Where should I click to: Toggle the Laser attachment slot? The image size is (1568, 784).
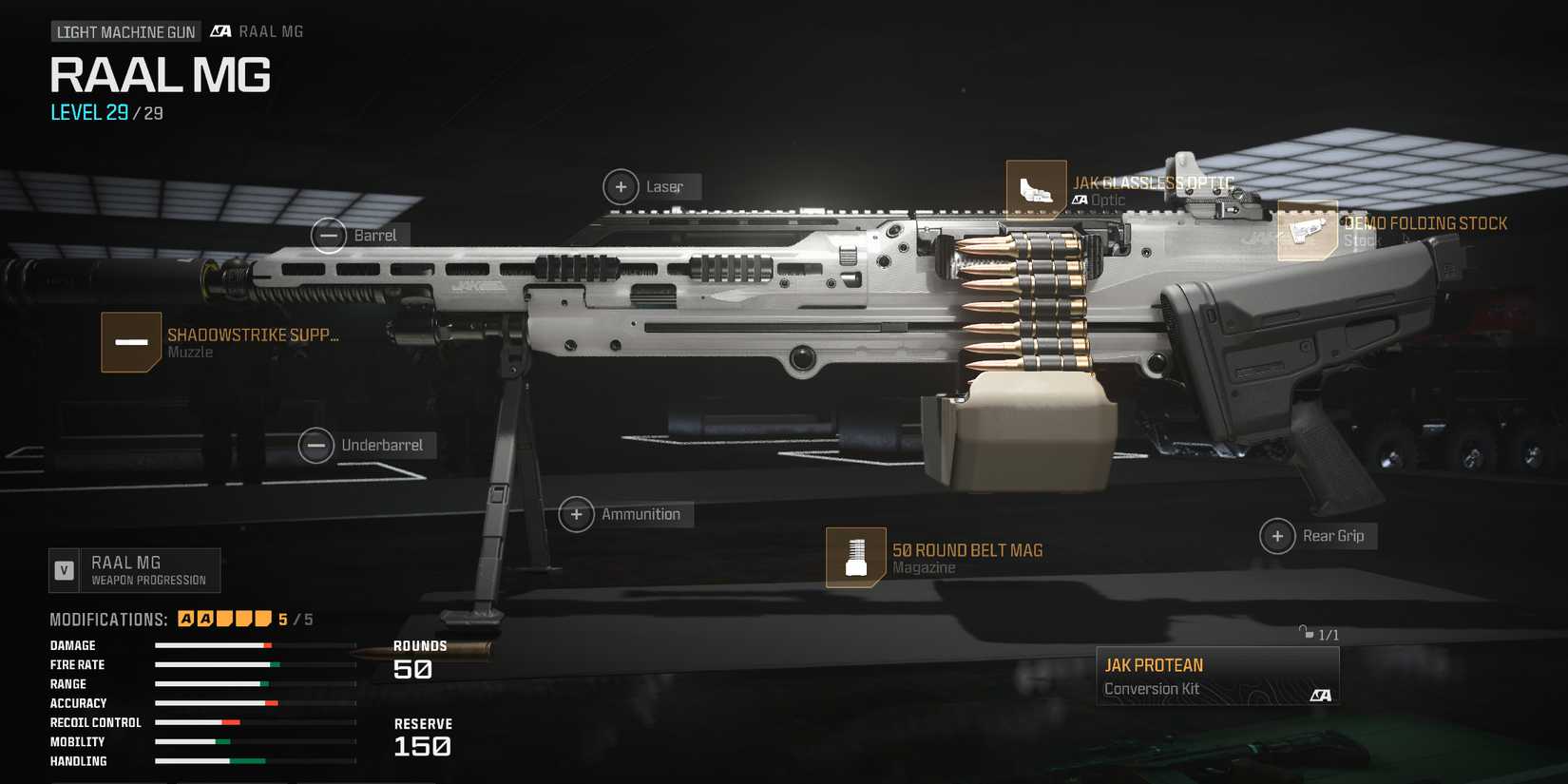coord(621,186)
